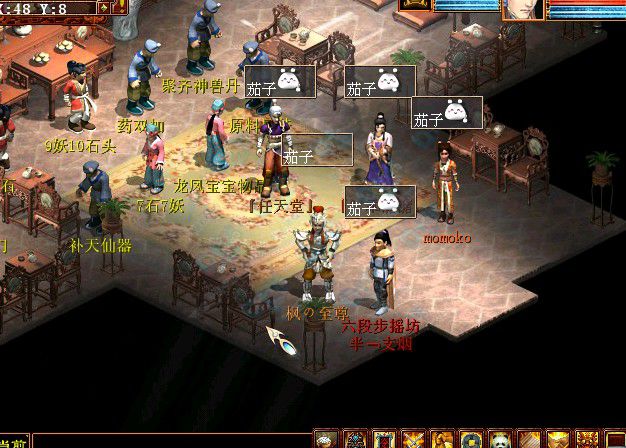
Task: Open the player character portrait
Action: tap(521, 8)
